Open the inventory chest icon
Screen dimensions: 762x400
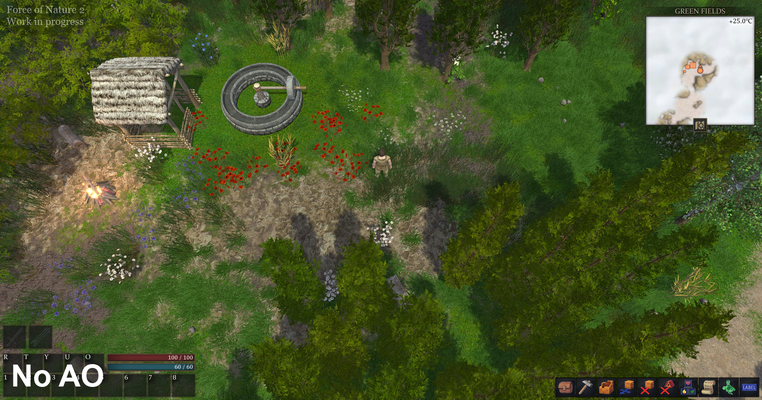pyautogui.click(x=566, y=387)
